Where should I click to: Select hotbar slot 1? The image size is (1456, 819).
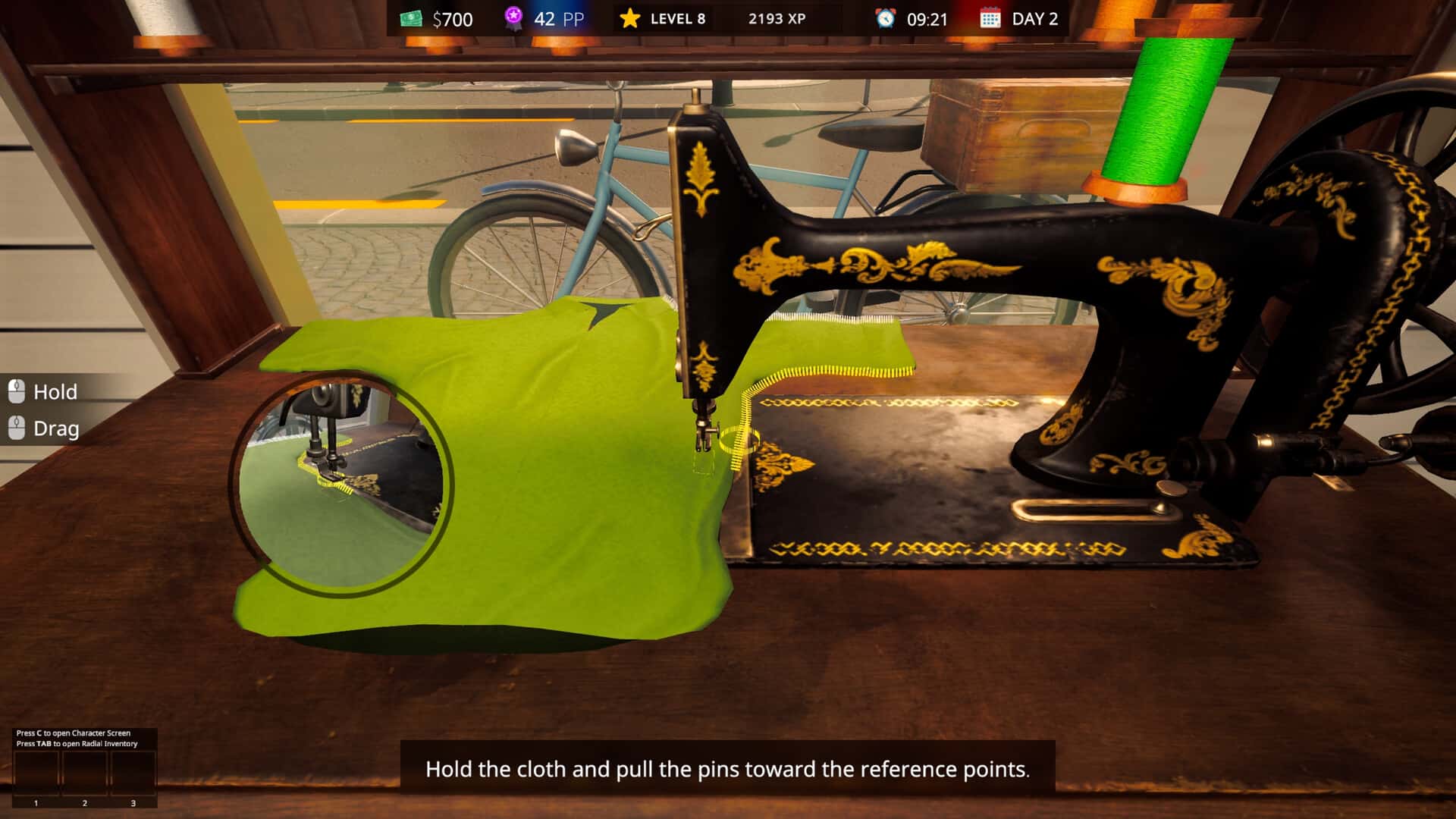tap(36, 773)
